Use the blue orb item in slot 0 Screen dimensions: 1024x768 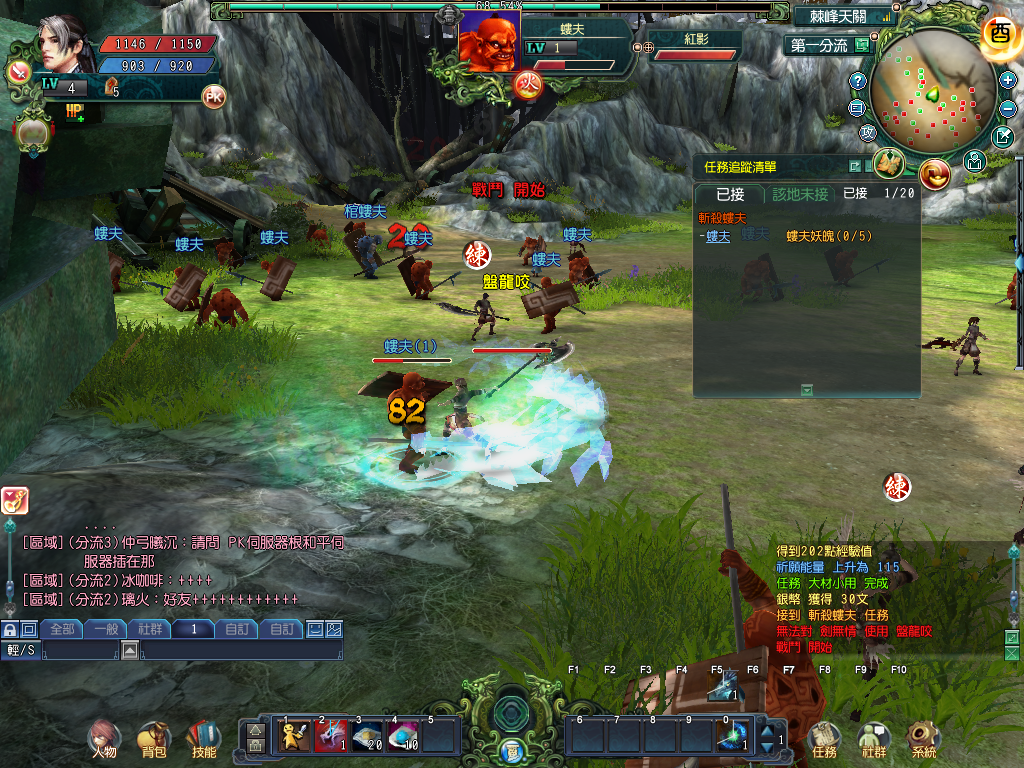pos(733,737)
